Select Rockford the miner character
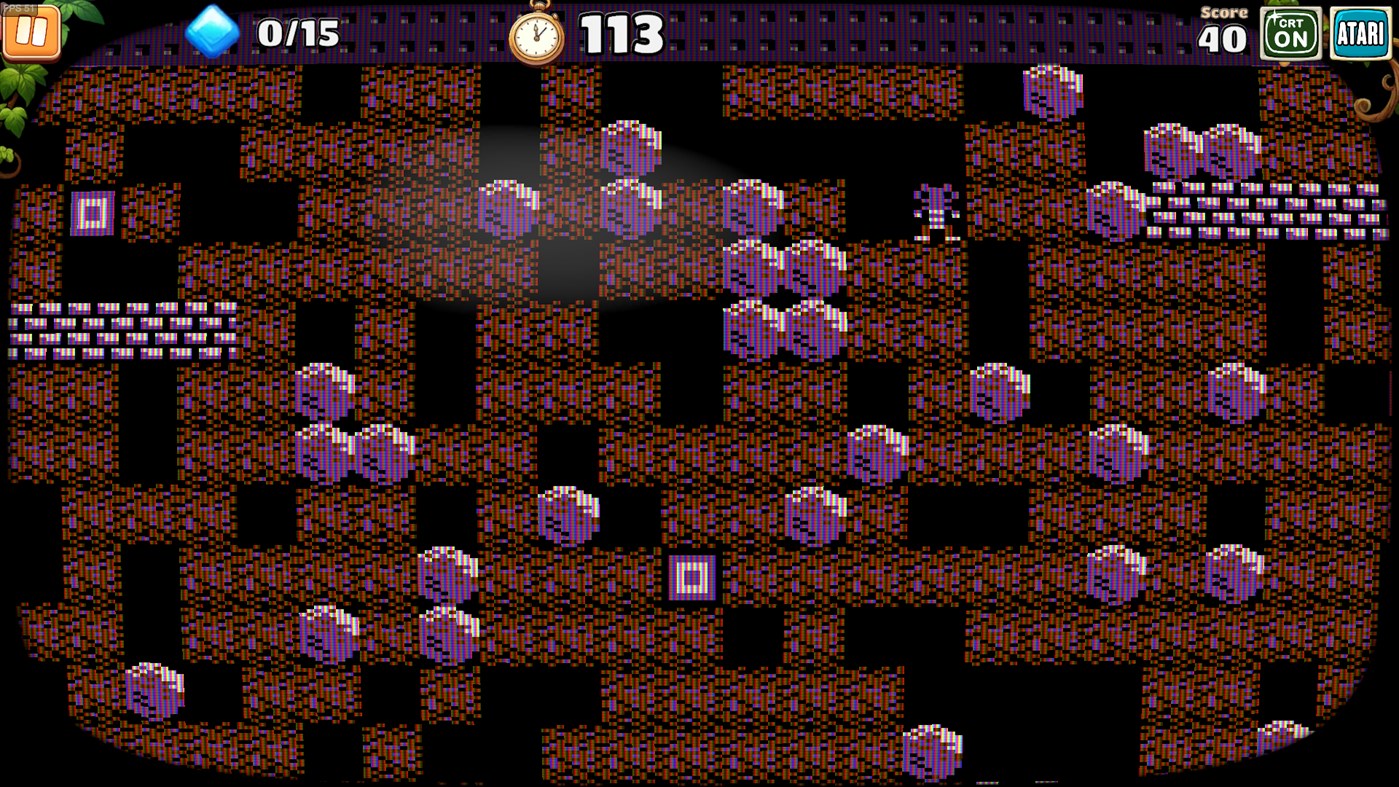Screen dimensions: 1399x787 pyautogui.click(x=936, y=210)
